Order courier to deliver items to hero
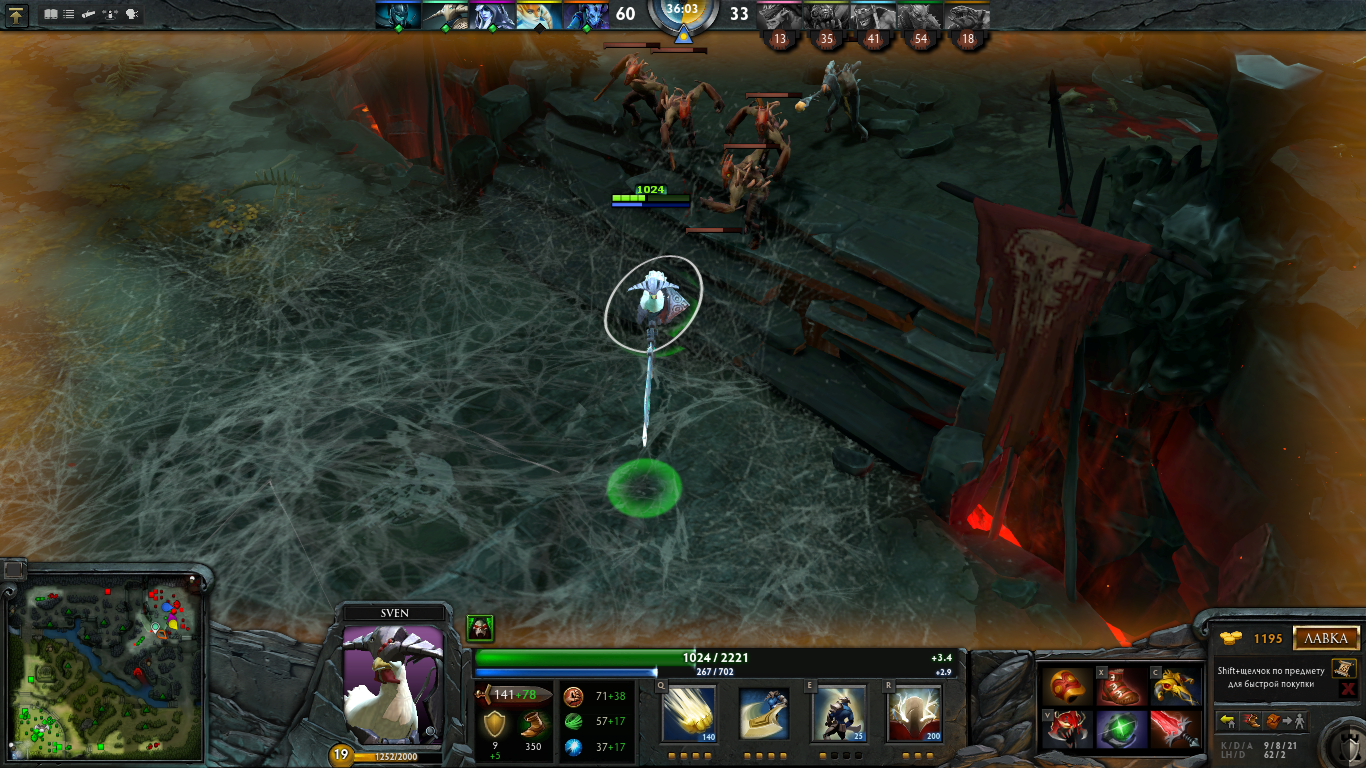The width and height of the screenshot is (1366, 768). 1285,720
